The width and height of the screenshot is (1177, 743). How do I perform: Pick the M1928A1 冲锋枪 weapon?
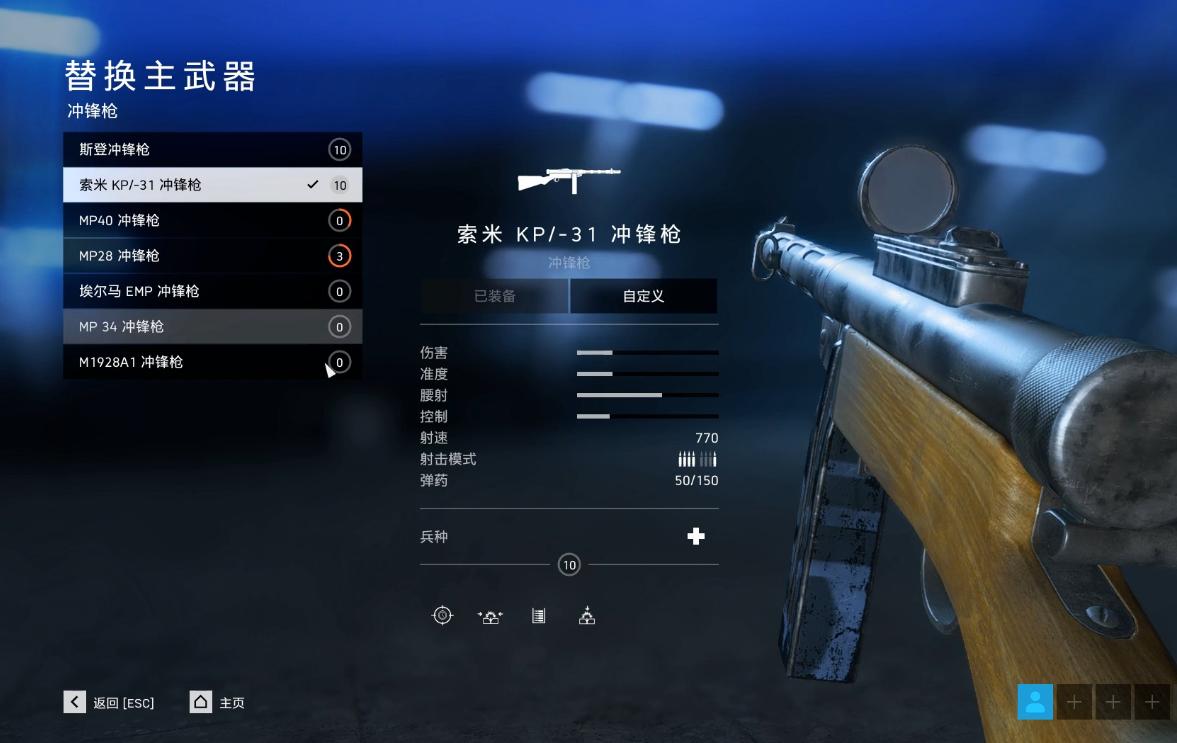(212, 362)
